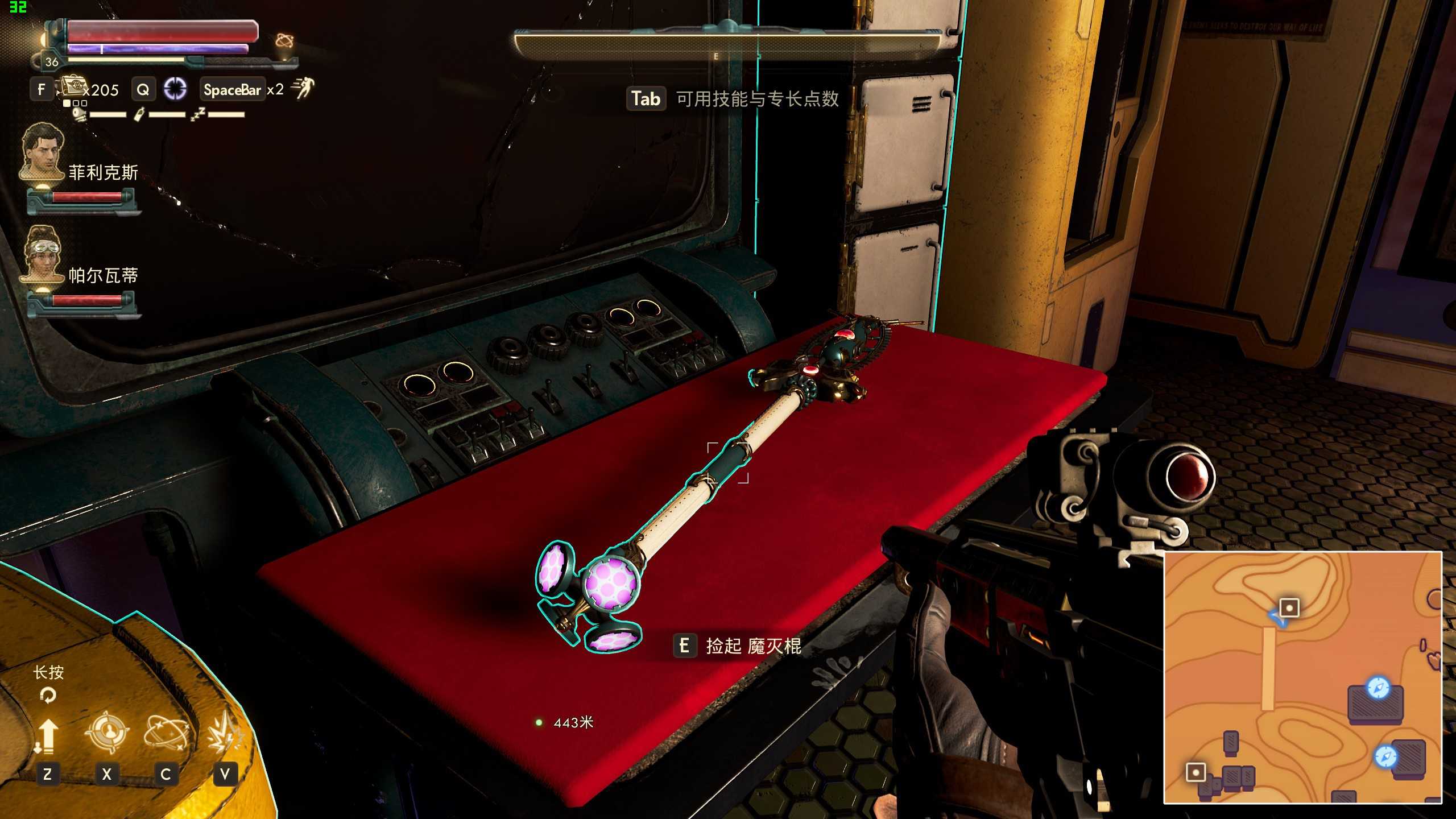Click the planet status icon beside health
The image size is (1456, 819).
[284, 41]
